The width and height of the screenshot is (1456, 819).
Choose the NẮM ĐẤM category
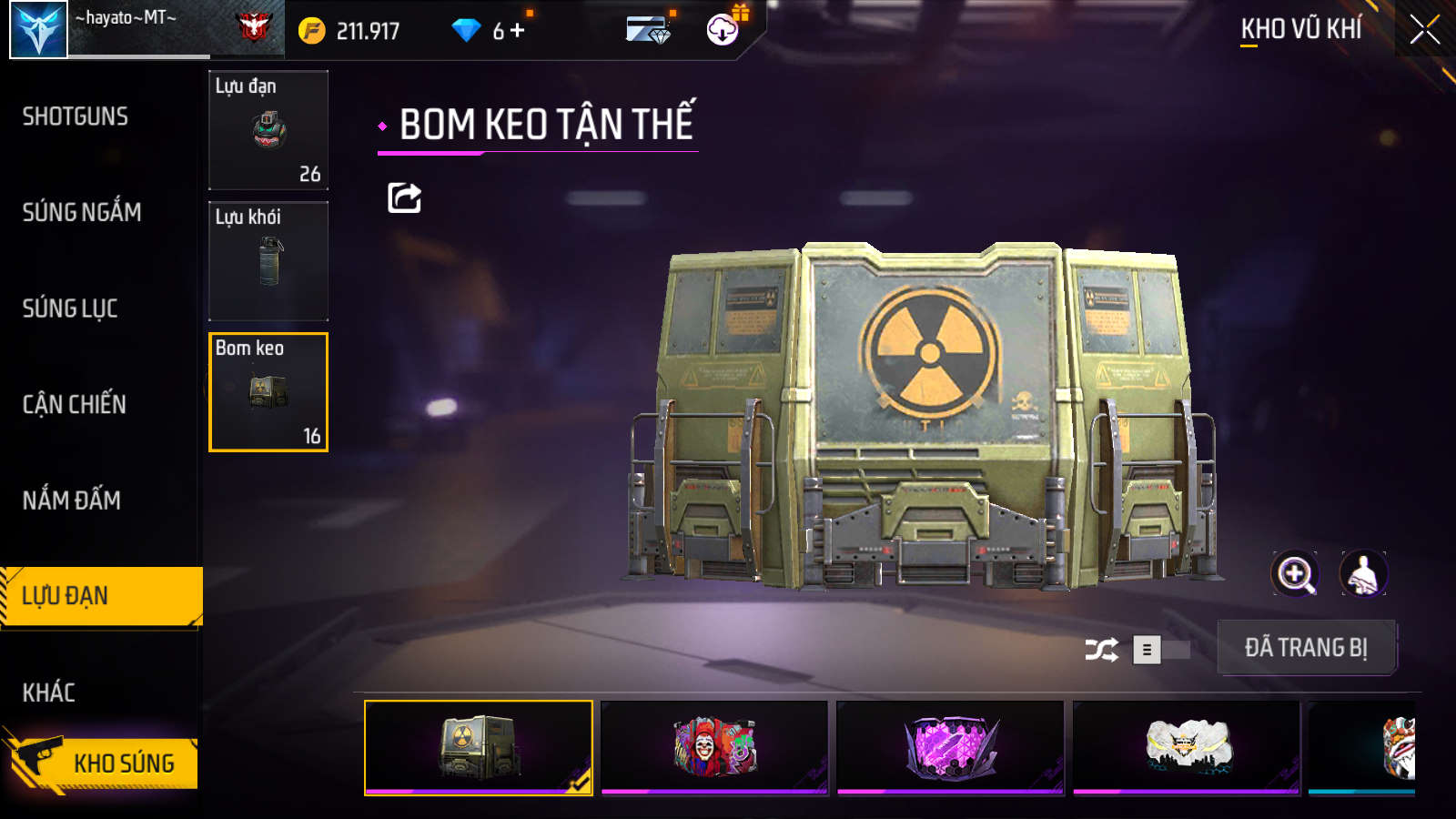(x=72, y=500)
